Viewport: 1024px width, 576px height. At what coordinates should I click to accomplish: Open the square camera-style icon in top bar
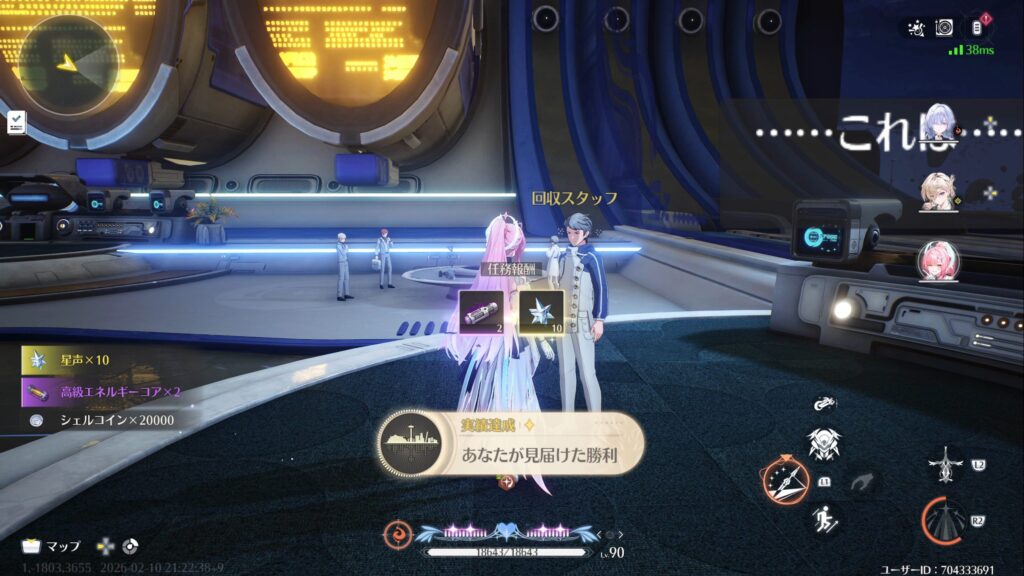click(x=944, y=27)
